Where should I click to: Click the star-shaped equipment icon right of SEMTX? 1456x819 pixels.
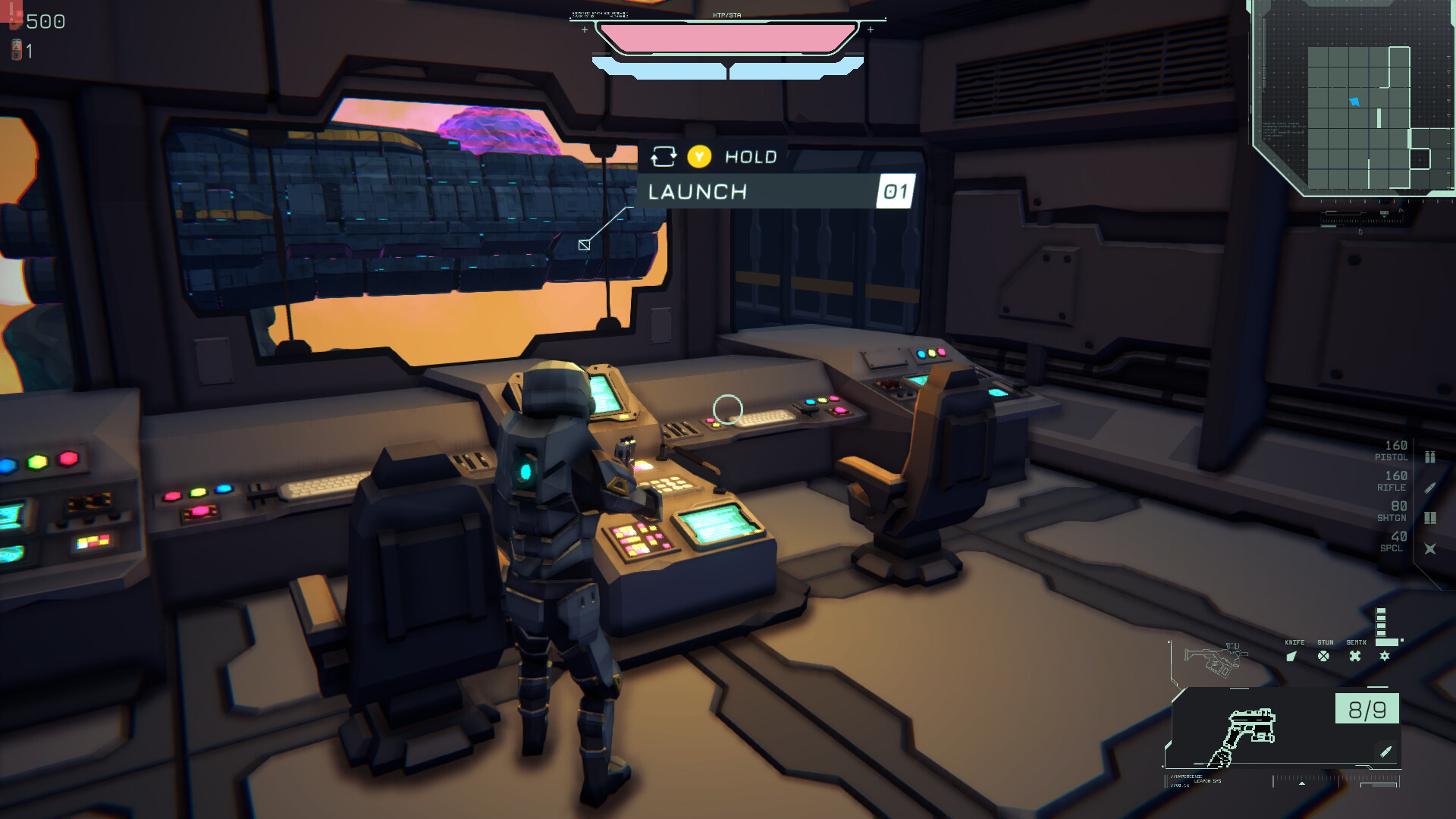pos(1384,656)
